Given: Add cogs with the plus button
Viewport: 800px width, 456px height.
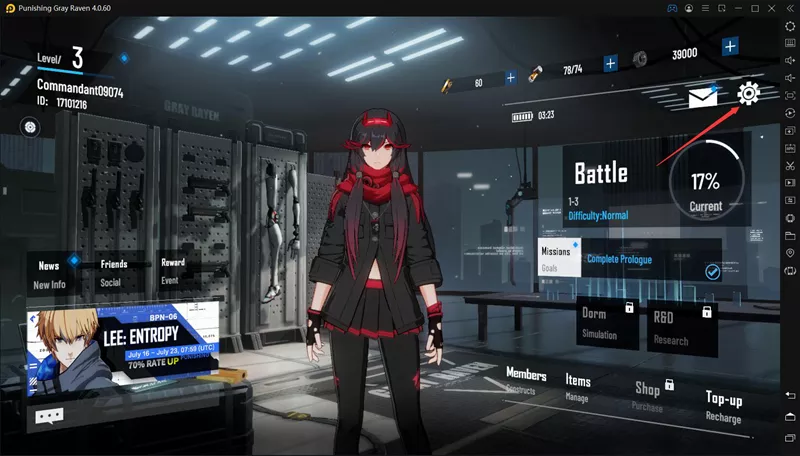Looking at the screenshot, I should coord(730,46).
